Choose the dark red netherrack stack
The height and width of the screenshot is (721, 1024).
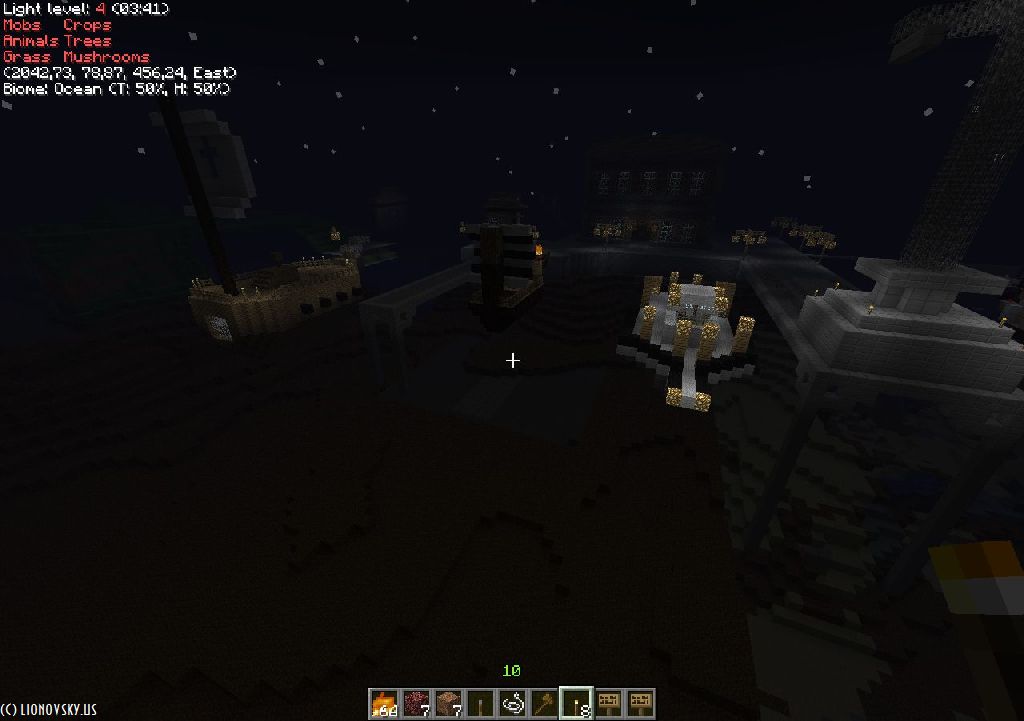click(417, 704)
